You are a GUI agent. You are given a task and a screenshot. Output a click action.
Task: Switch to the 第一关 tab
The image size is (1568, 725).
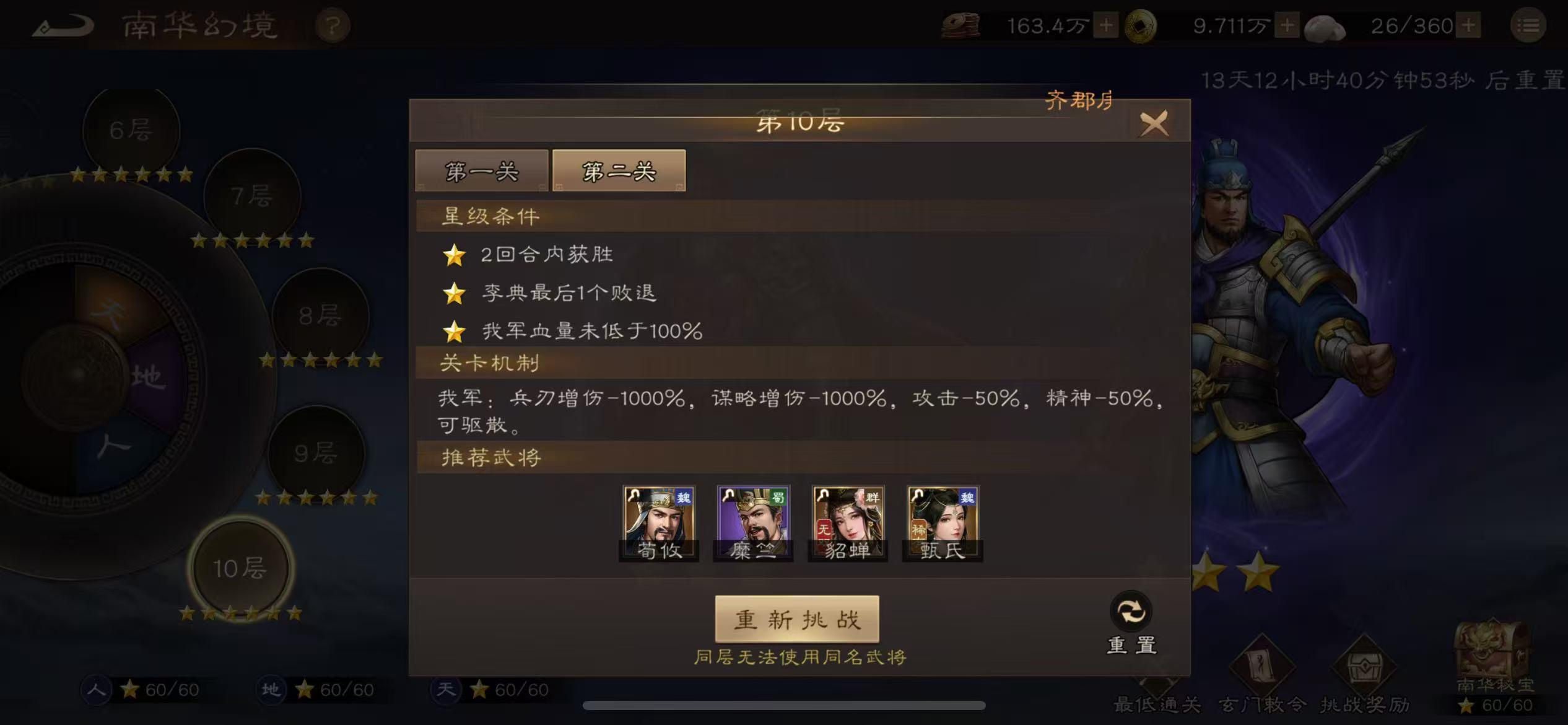[x=482, y=172]
